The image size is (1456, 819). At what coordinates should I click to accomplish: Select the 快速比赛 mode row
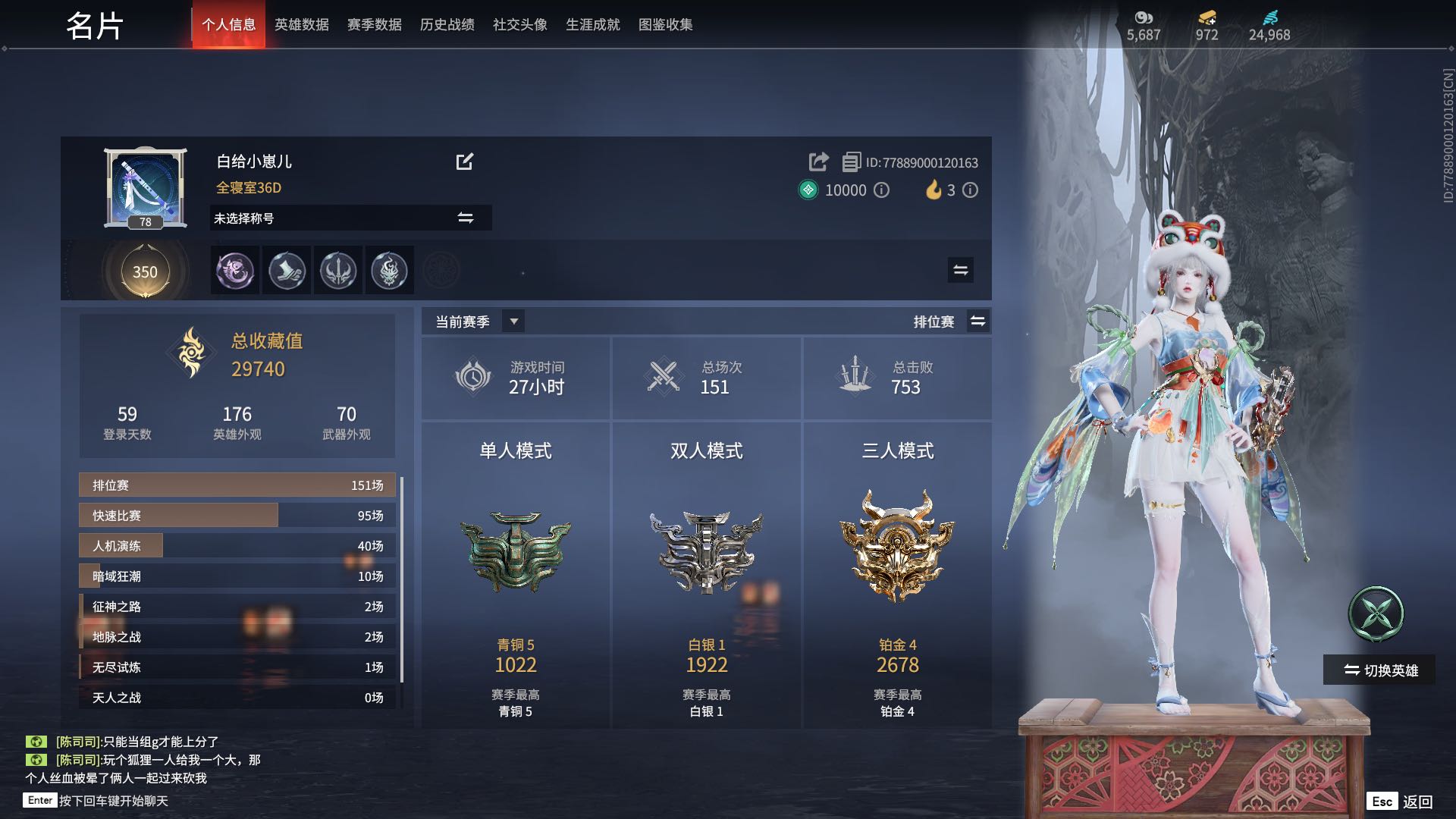pos(237,516)
